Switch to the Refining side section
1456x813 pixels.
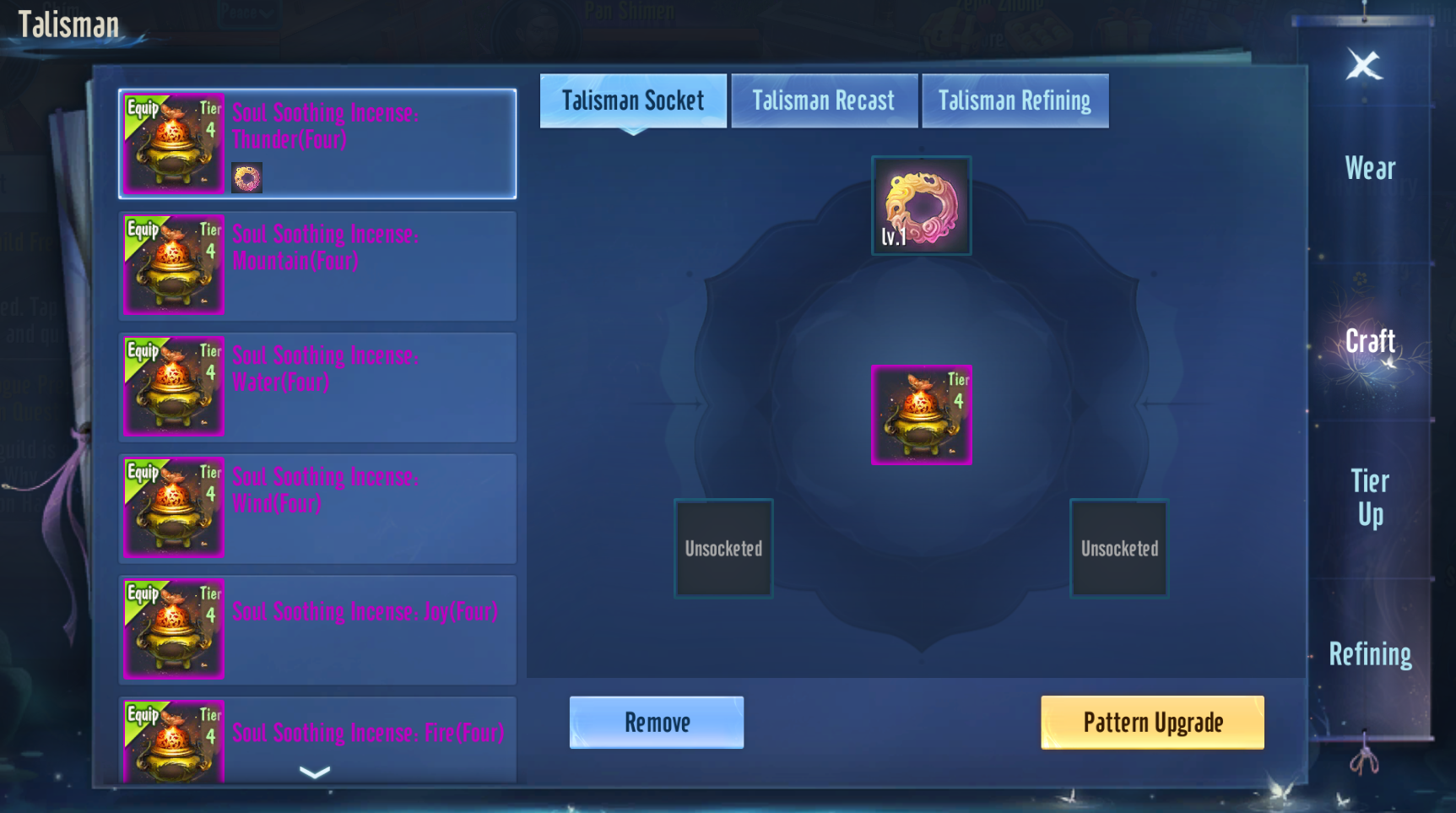pos(1369,654)
